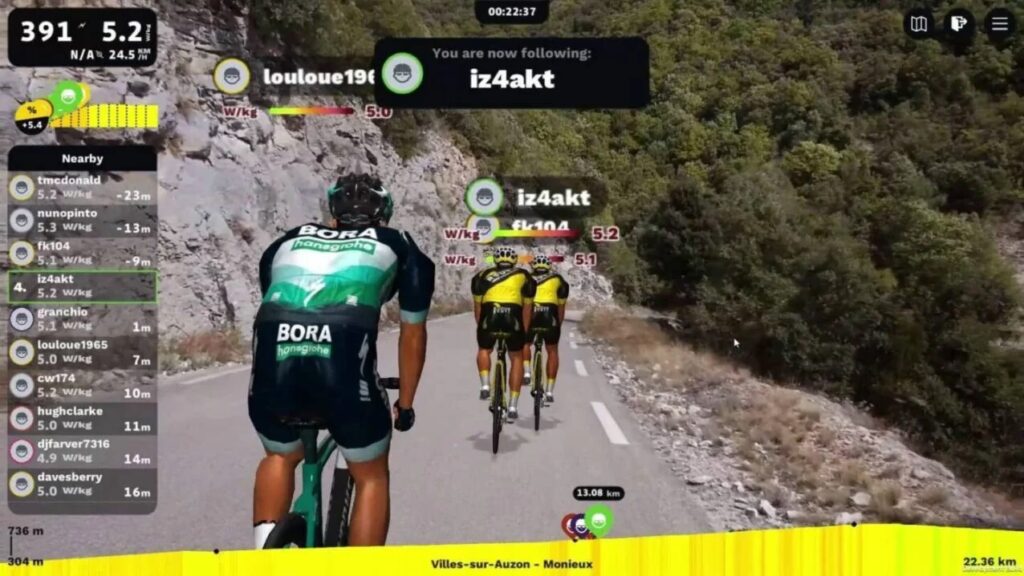The height and width of the screenshot is (576, 1024).
Task: Select granchio in the Nearby list
Action: [x=82, y=320]
